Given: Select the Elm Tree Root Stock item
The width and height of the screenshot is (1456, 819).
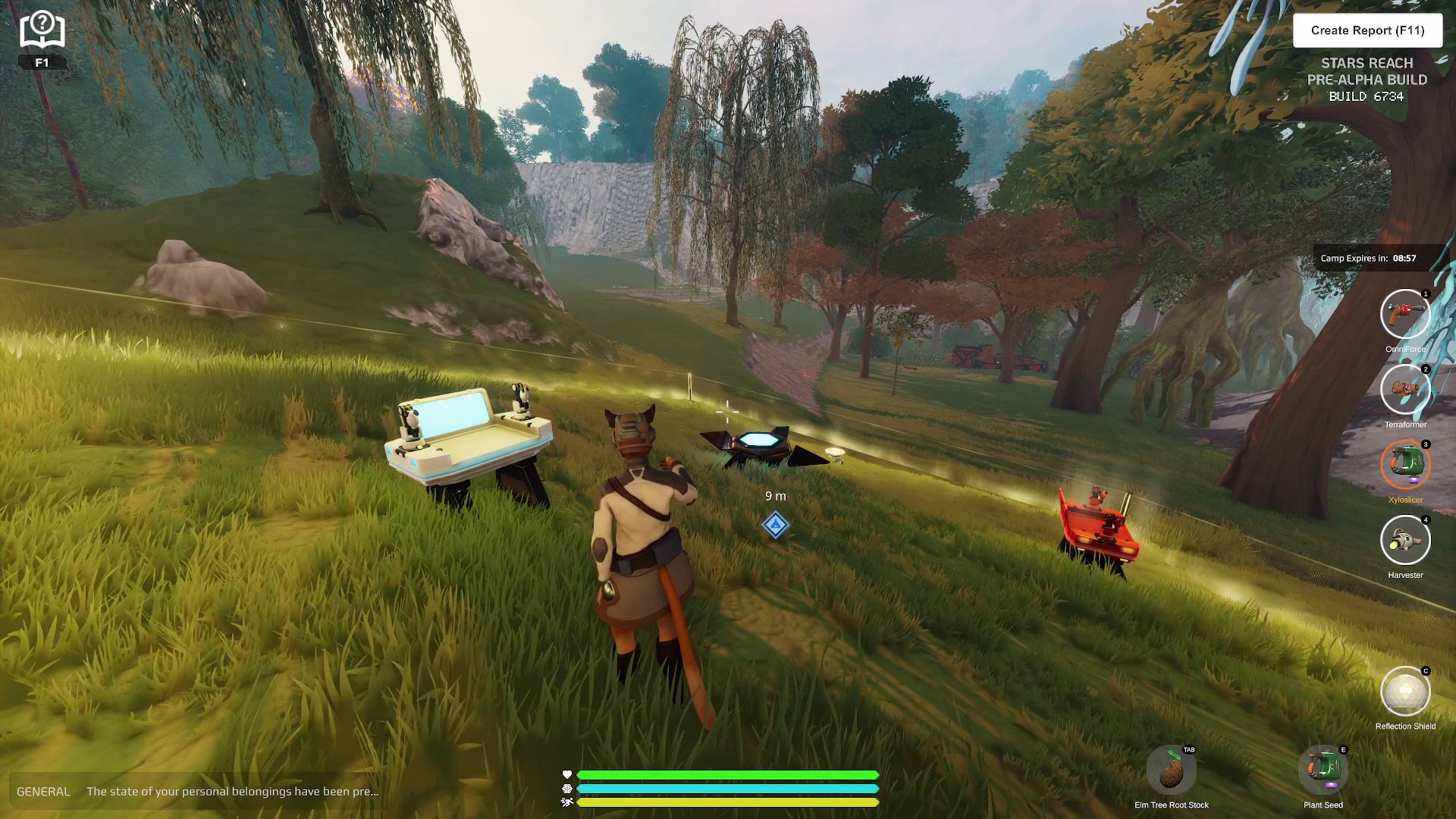Looking at the screenshot, I should click(1171, 770).
